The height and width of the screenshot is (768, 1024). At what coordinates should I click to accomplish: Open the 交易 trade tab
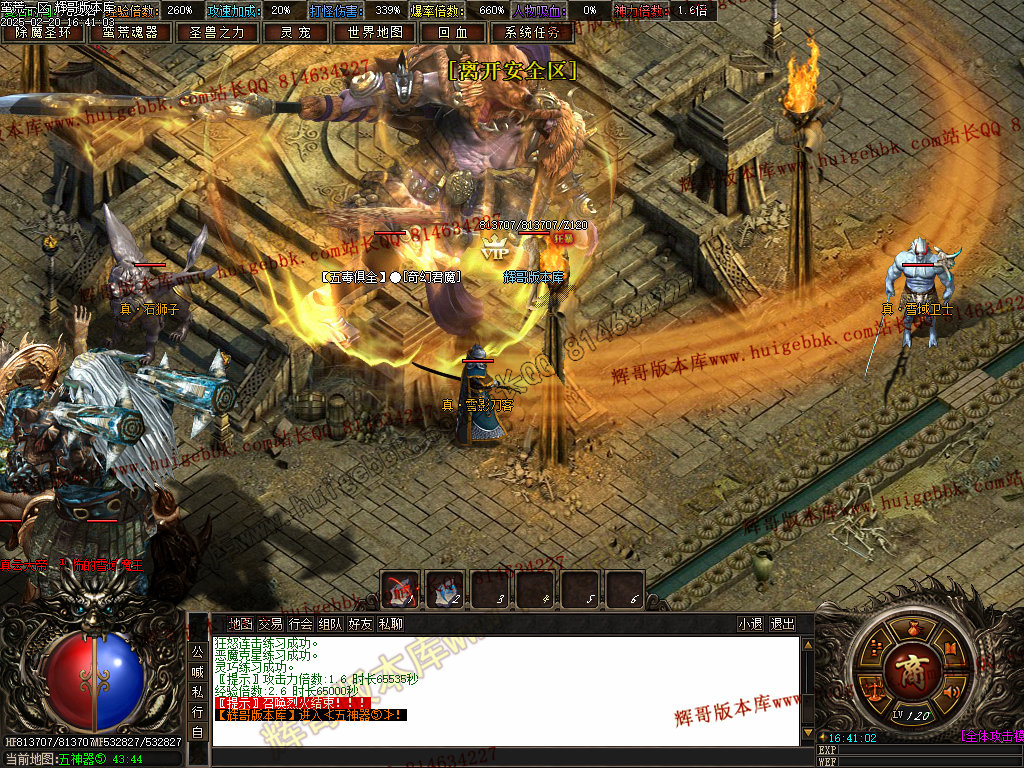click(270, 624)
